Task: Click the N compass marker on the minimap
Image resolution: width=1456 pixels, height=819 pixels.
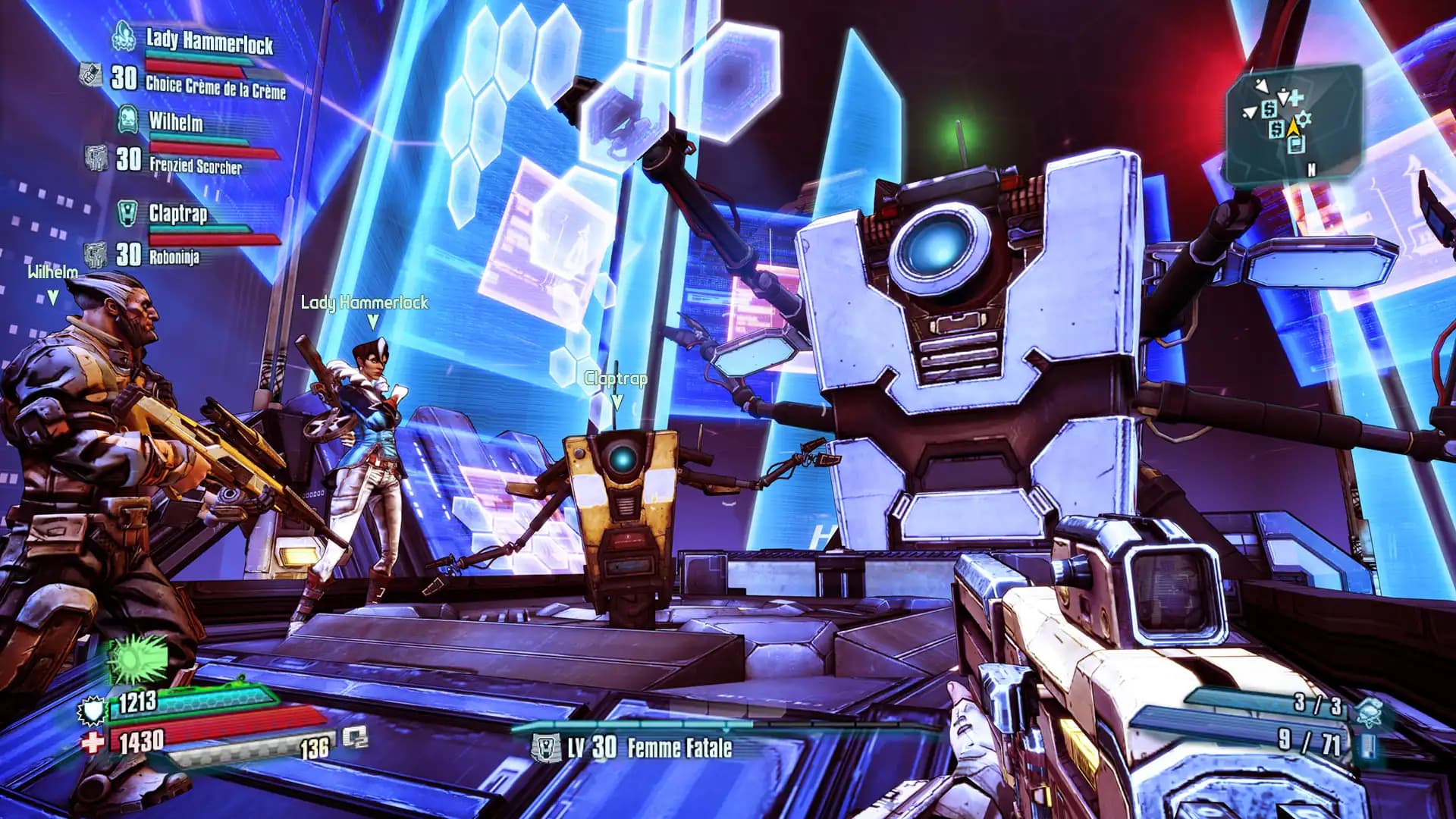Action: [1312, 169]
